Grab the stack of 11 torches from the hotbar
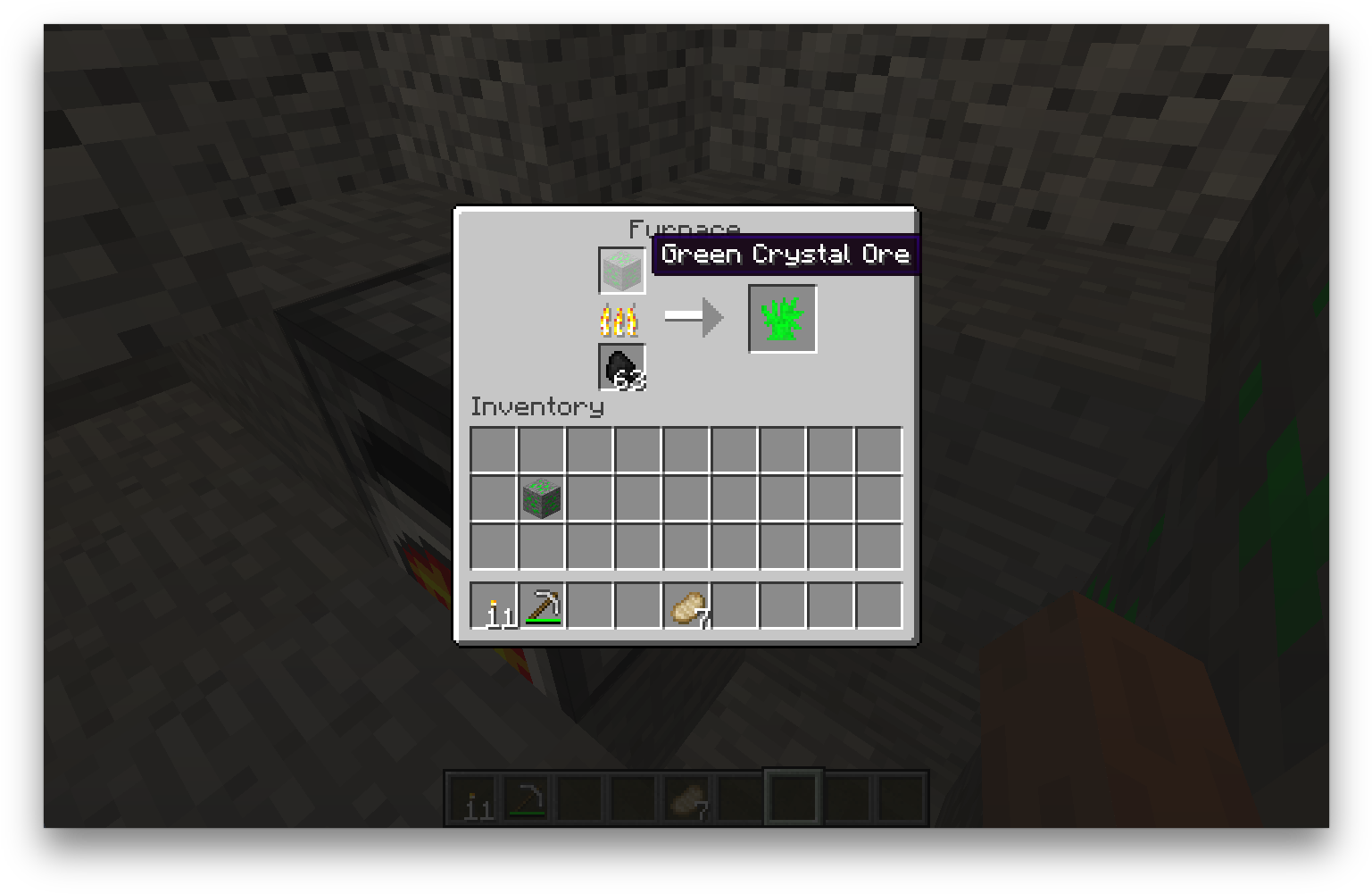Viewport: 1372px width, 894px height. pyautogui.click(x=492, y=604)
